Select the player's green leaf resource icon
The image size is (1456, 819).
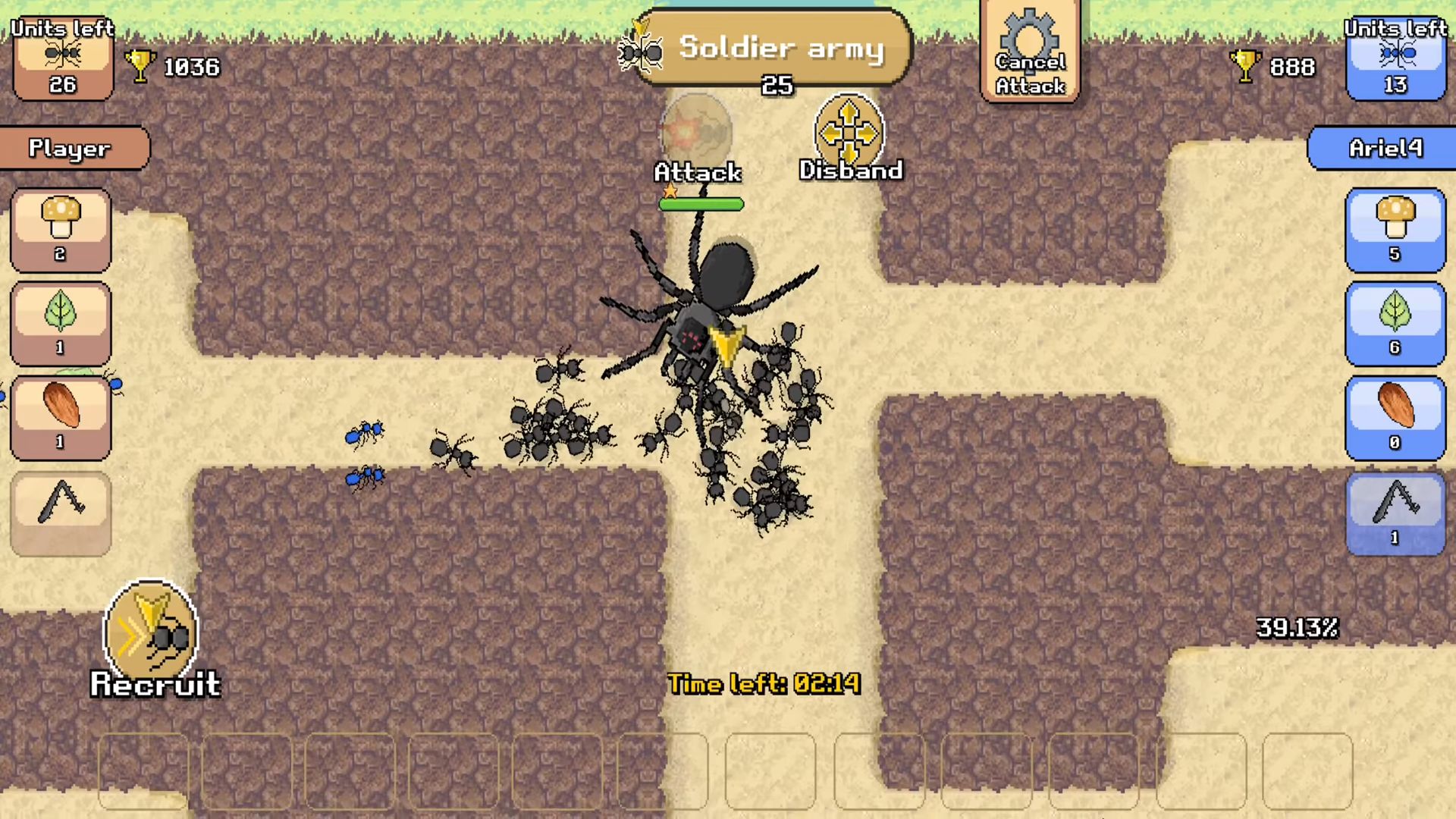click(x=61, y=322)
